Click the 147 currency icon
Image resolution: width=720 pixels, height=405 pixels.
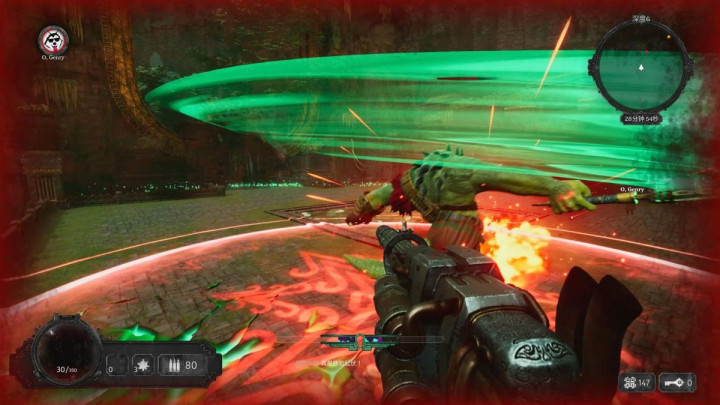pyautogui.click(x=628, y=382)
